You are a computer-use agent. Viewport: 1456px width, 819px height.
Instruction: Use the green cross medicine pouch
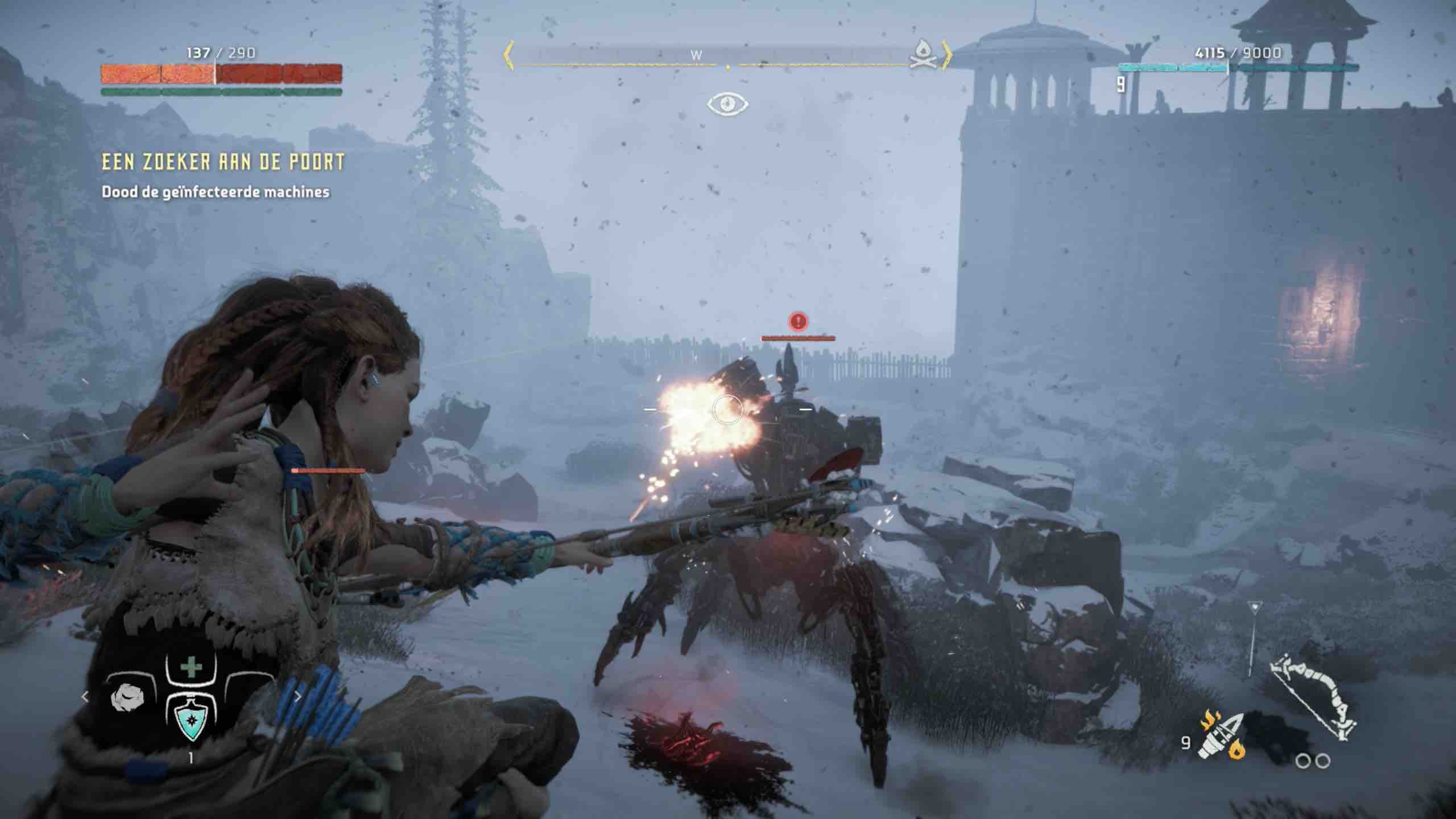(x=191, y=668)
